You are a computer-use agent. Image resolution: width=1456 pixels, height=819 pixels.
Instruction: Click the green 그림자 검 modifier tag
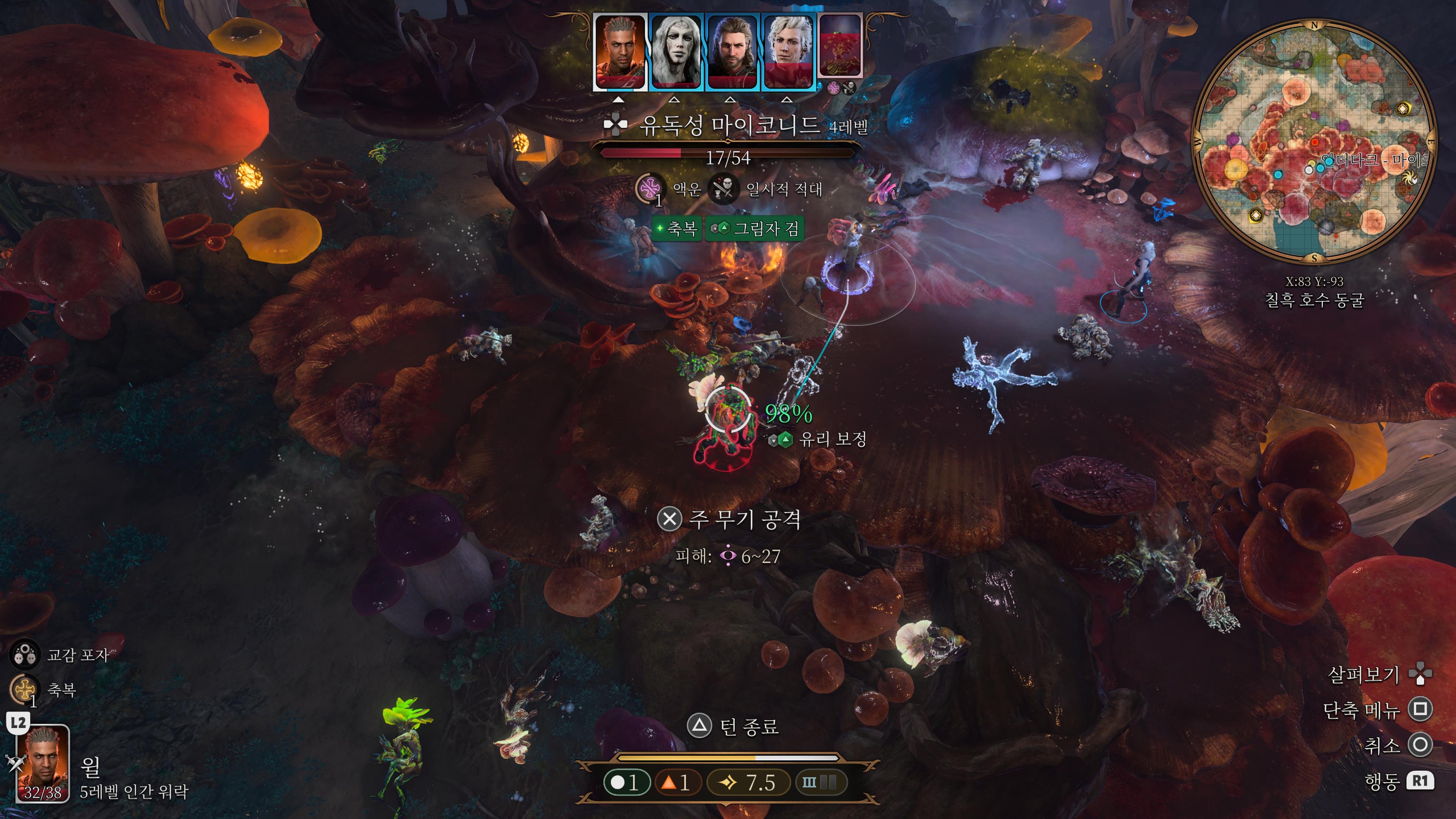[x=755, y=228]
